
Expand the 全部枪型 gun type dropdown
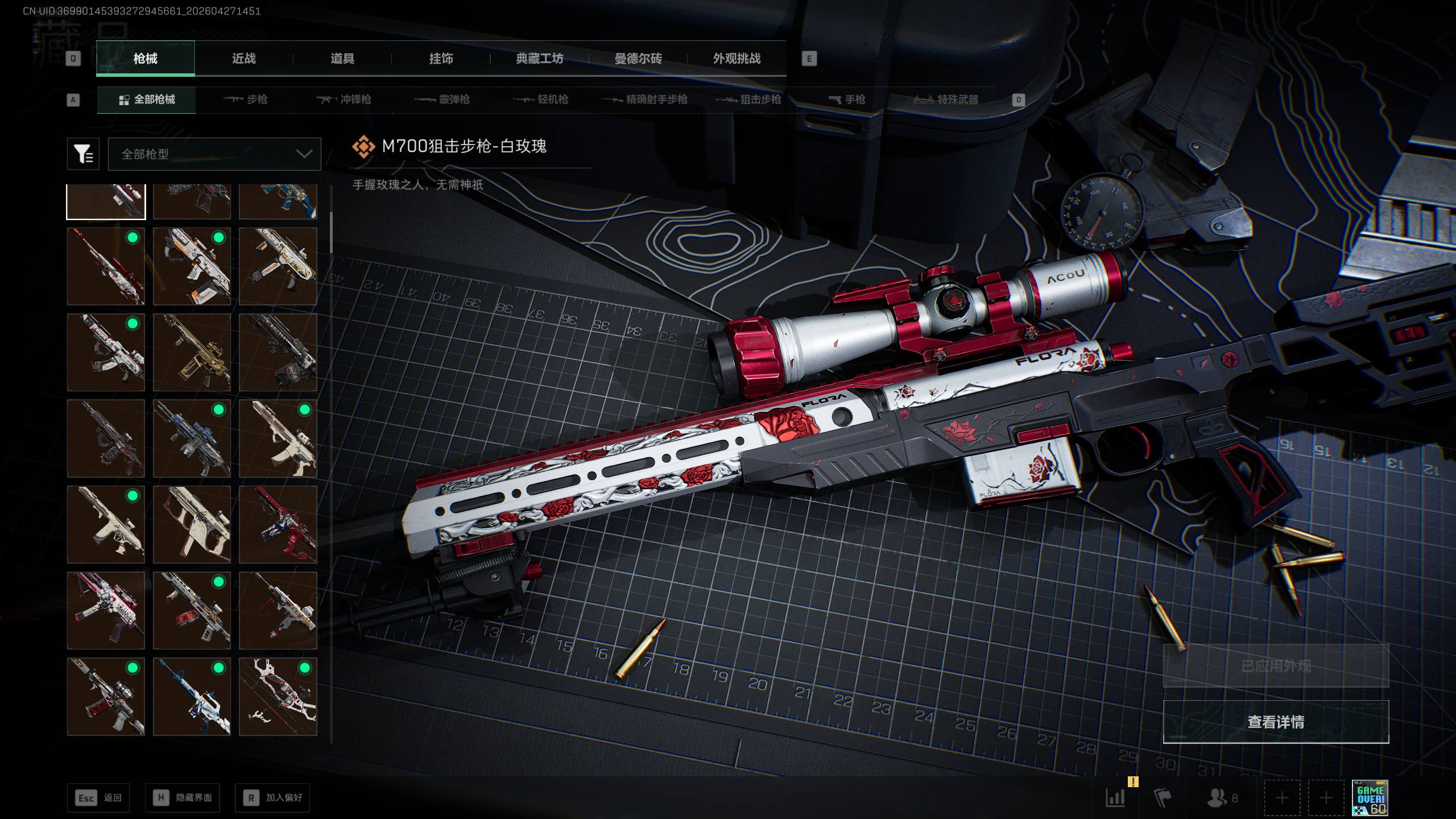pyautogui.click(x=214, y=154)
